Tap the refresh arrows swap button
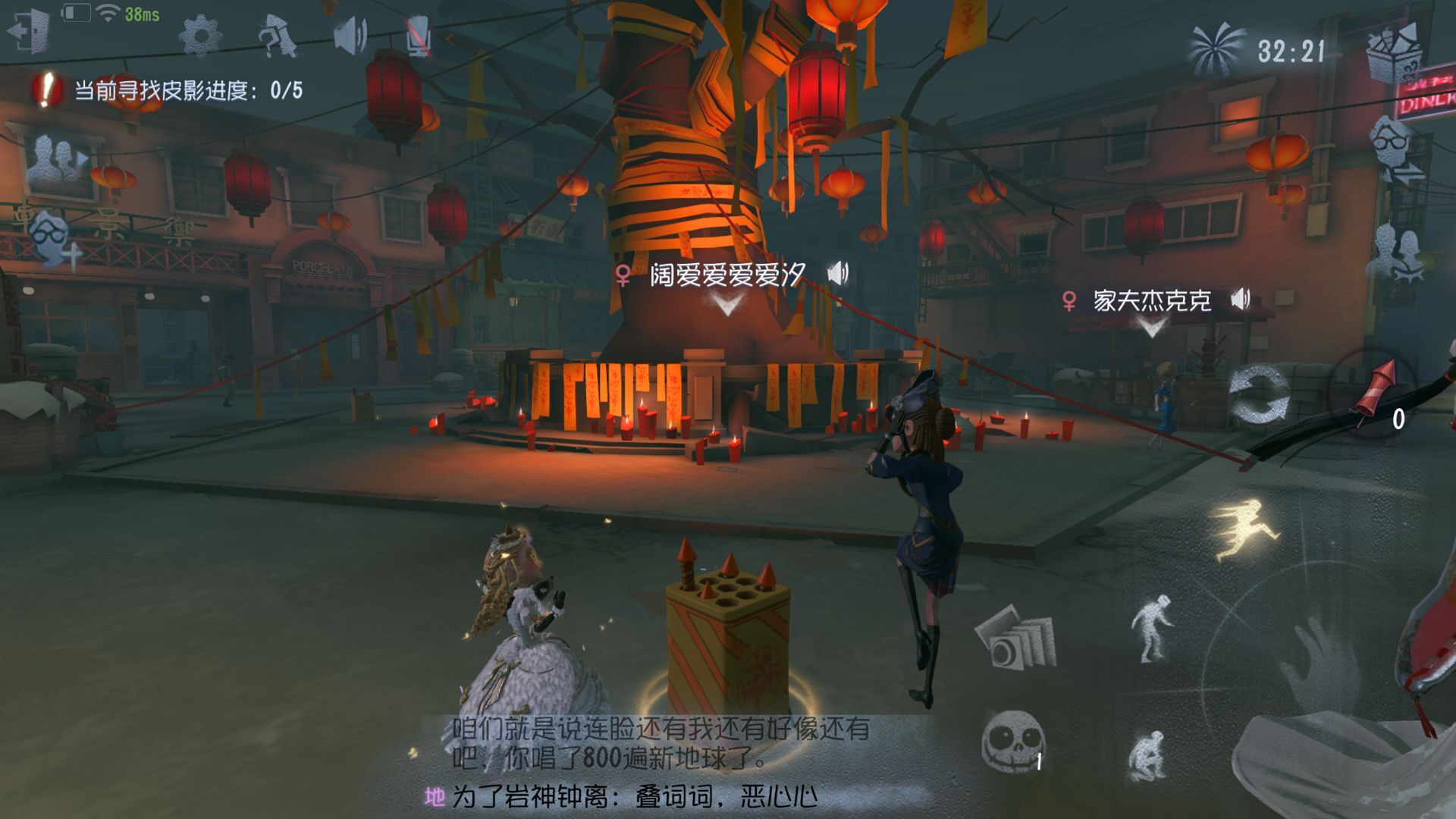The height and width of the screenshot is (819, 1456). coord(1259,395)
